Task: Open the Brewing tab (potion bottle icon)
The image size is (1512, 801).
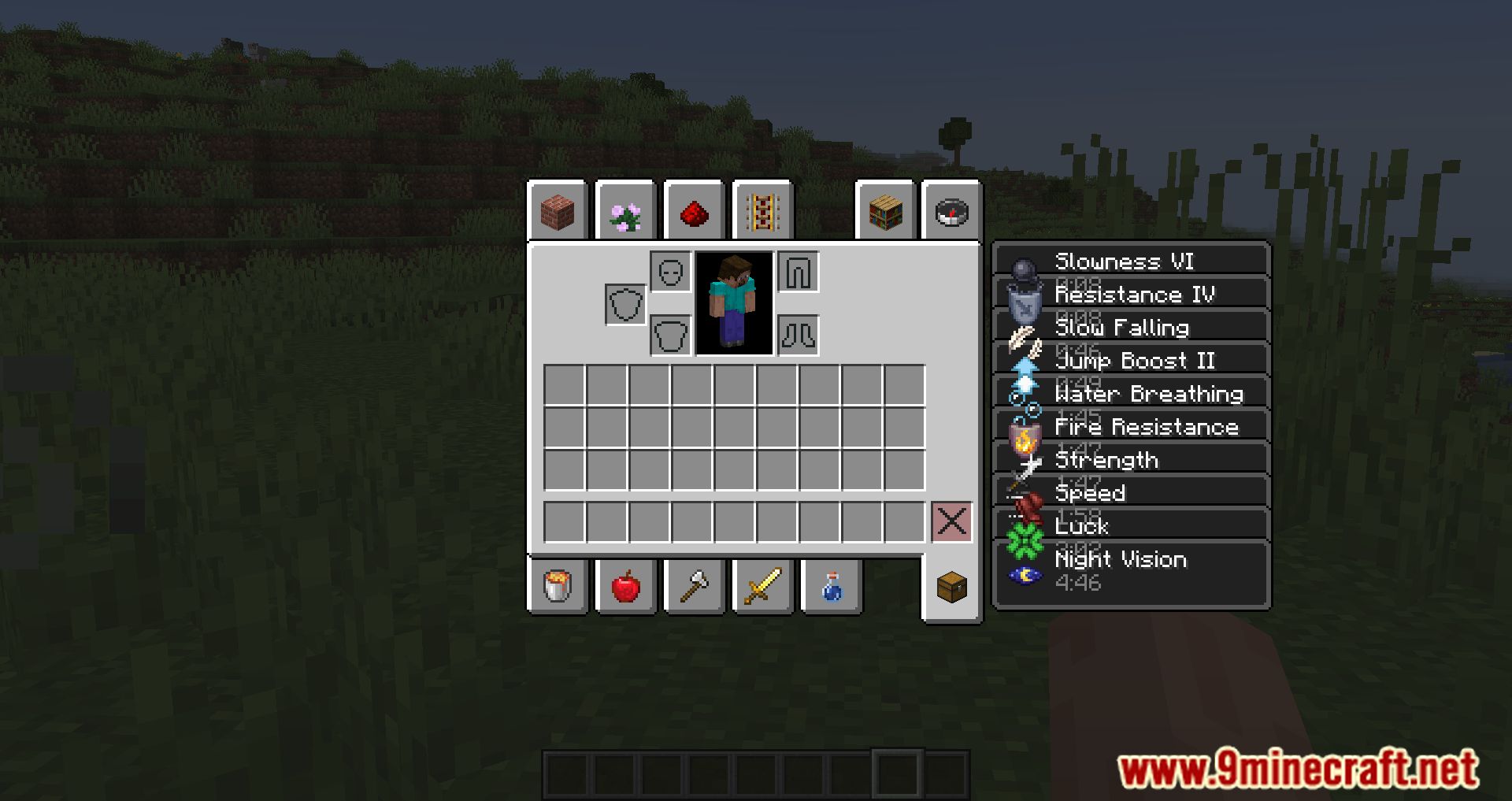Action: tap(830, 584)
